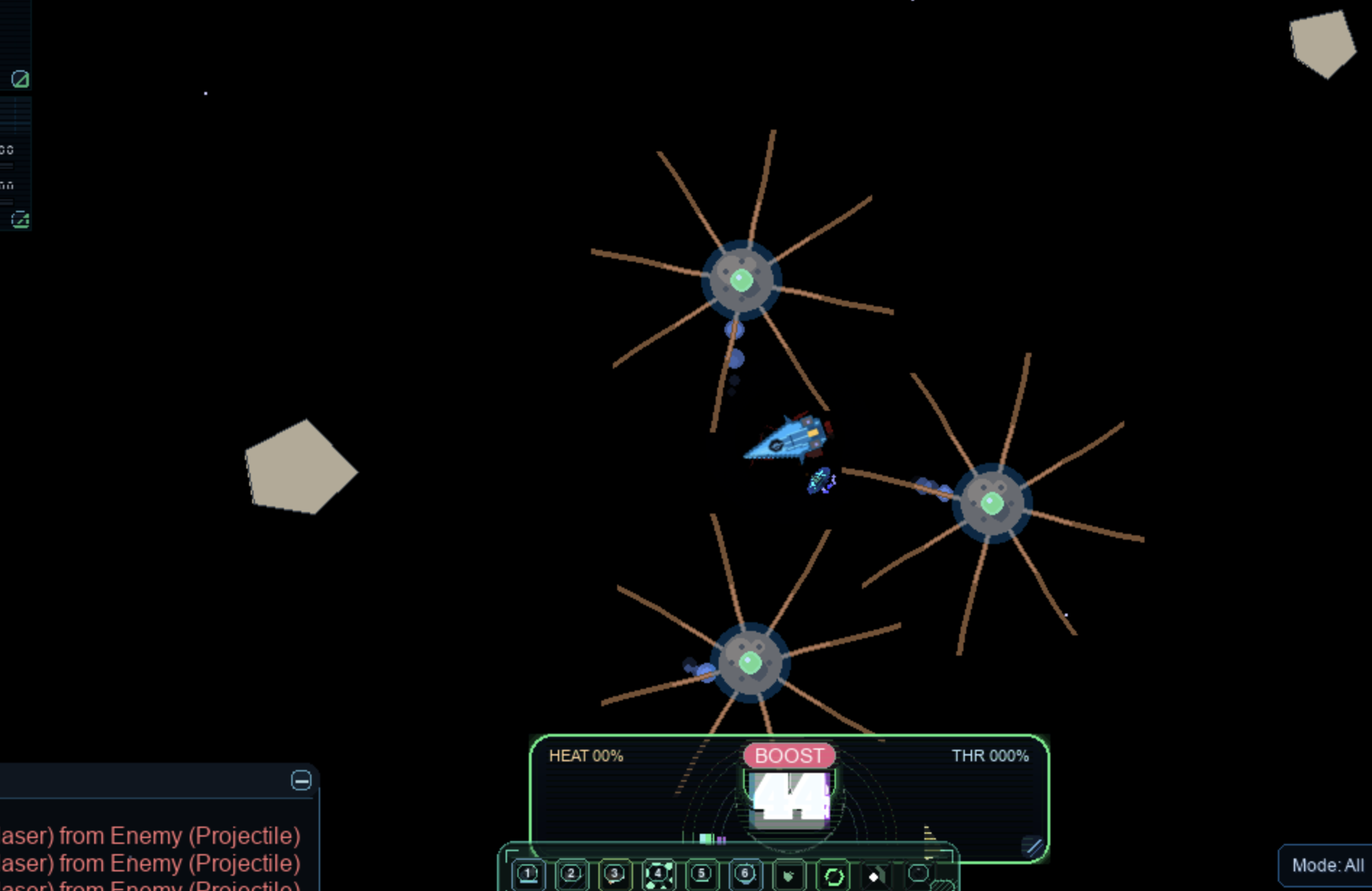Activate the green hexagon cycle icon

[833, 877]
